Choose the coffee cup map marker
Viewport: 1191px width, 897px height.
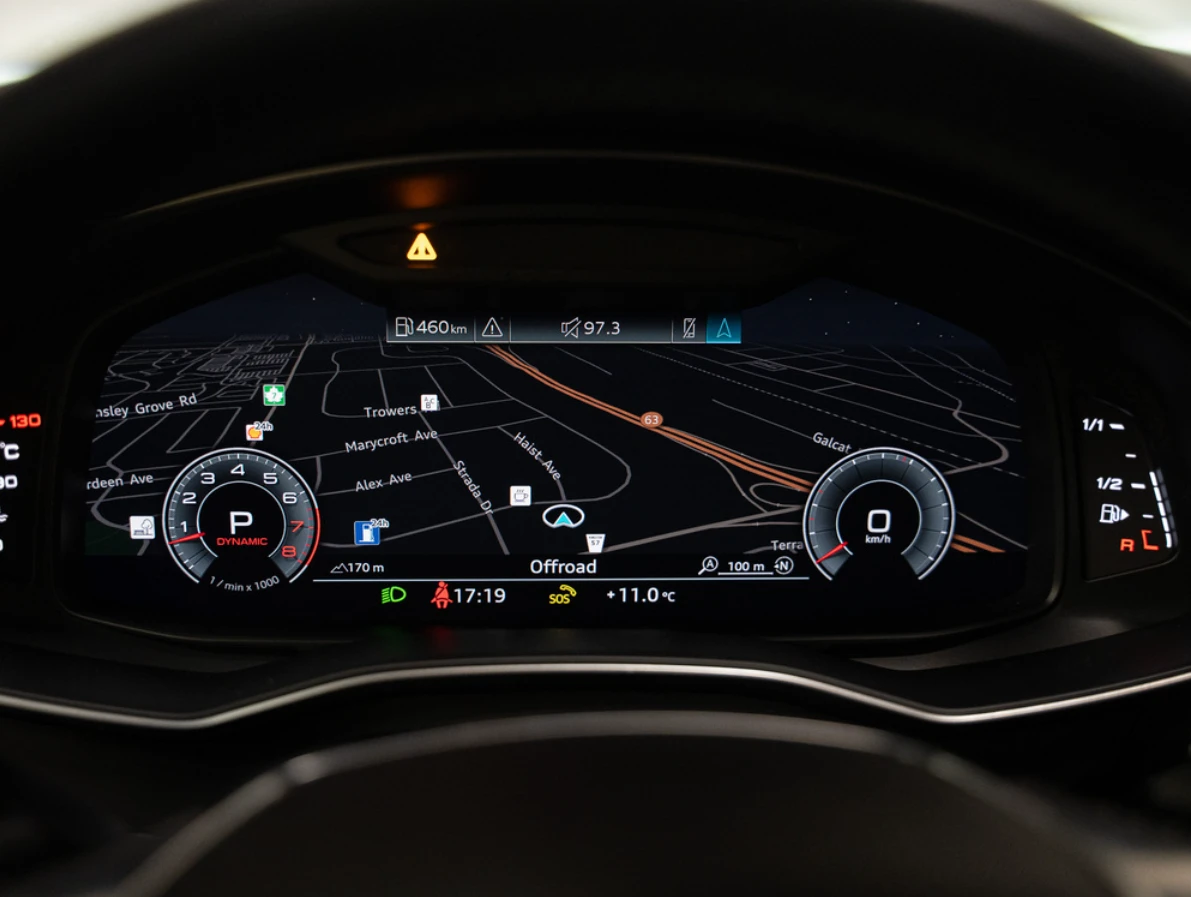(520, 495)
